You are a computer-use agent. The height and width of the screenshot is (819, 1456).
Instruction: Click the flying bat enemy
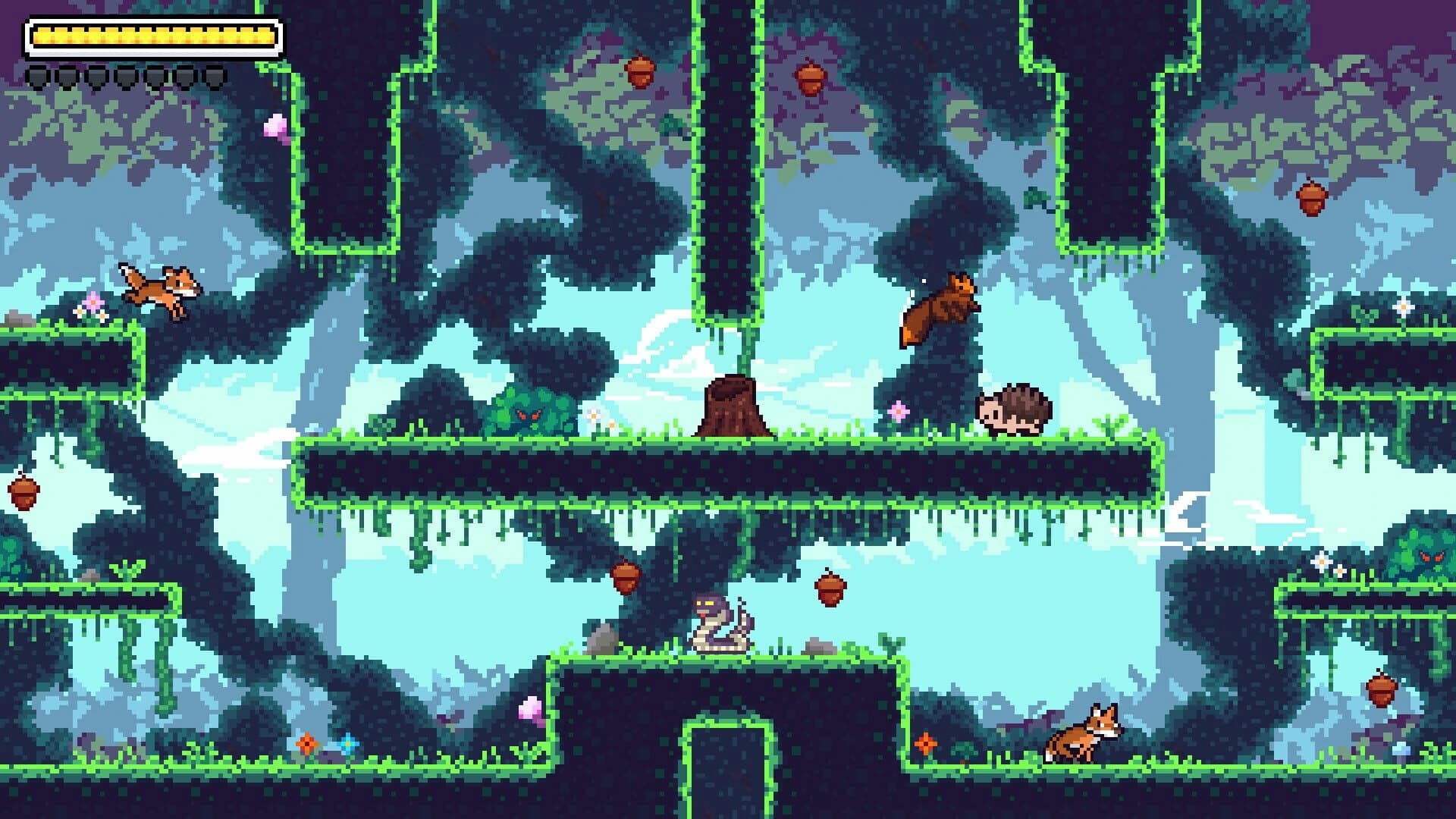944,307
